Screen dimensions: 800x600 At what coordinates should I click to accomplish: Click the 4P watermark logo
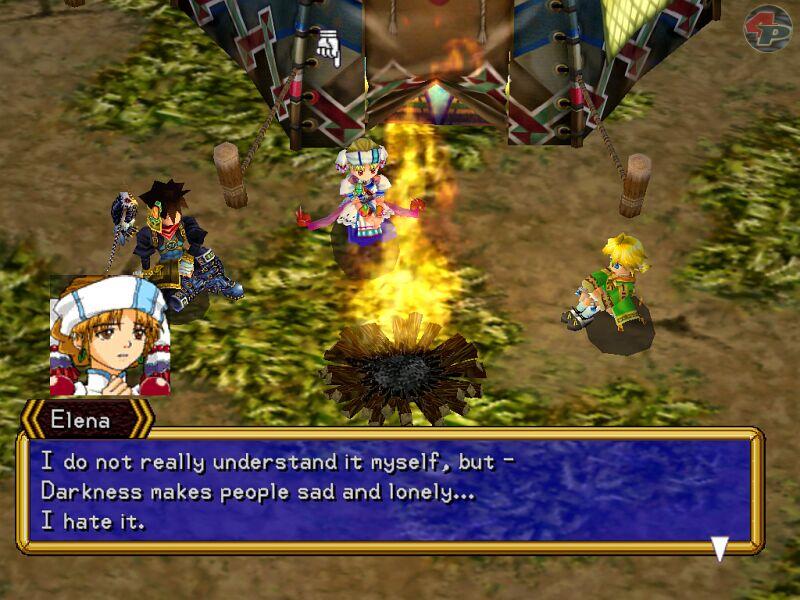pos(767,28)
